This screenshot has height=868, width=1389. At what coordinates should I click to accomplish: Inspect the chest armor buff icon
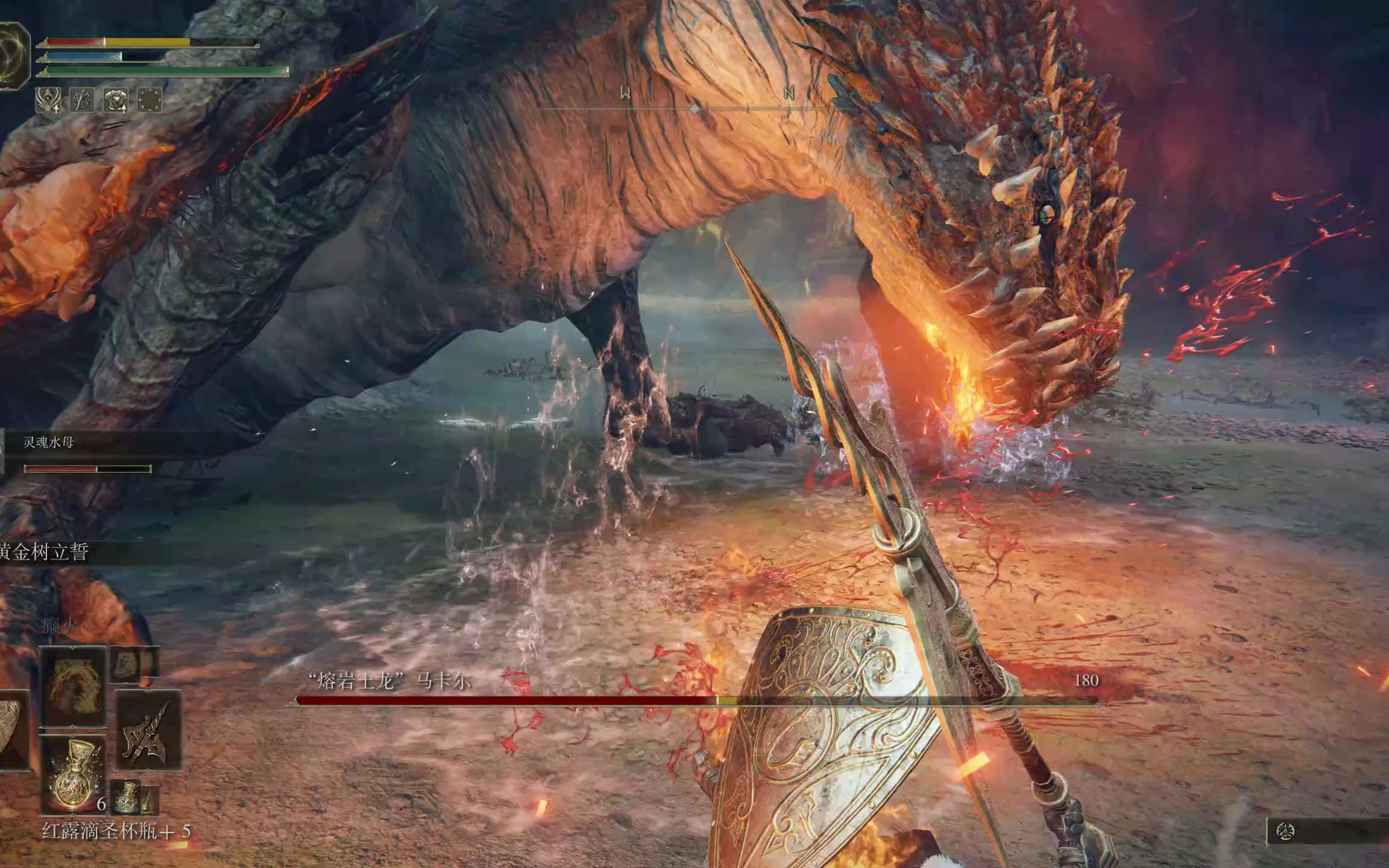tap(116, 99)
